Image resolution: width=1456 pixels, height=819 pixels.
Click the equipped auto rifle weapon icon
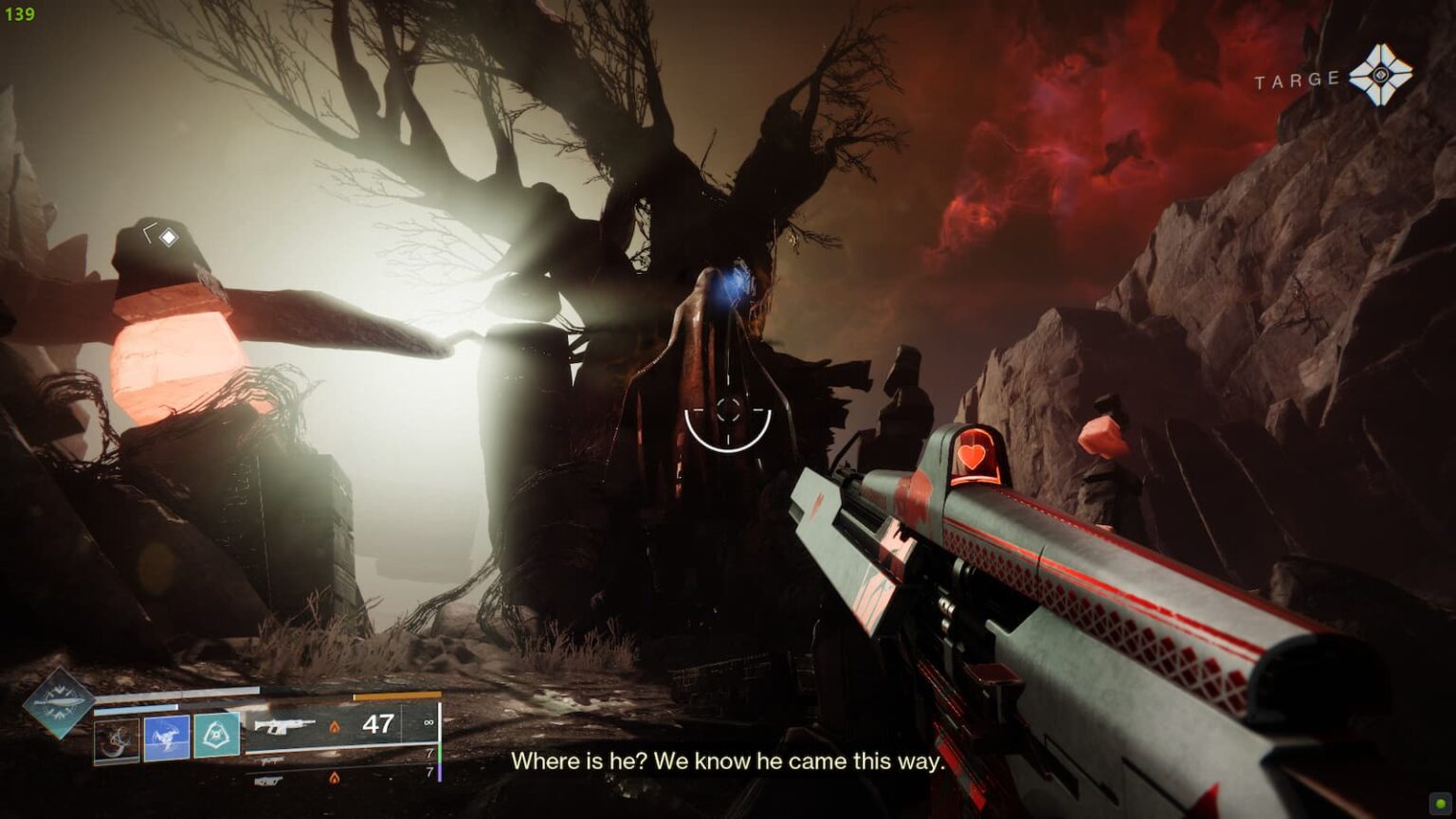click(x=285, y=725)
